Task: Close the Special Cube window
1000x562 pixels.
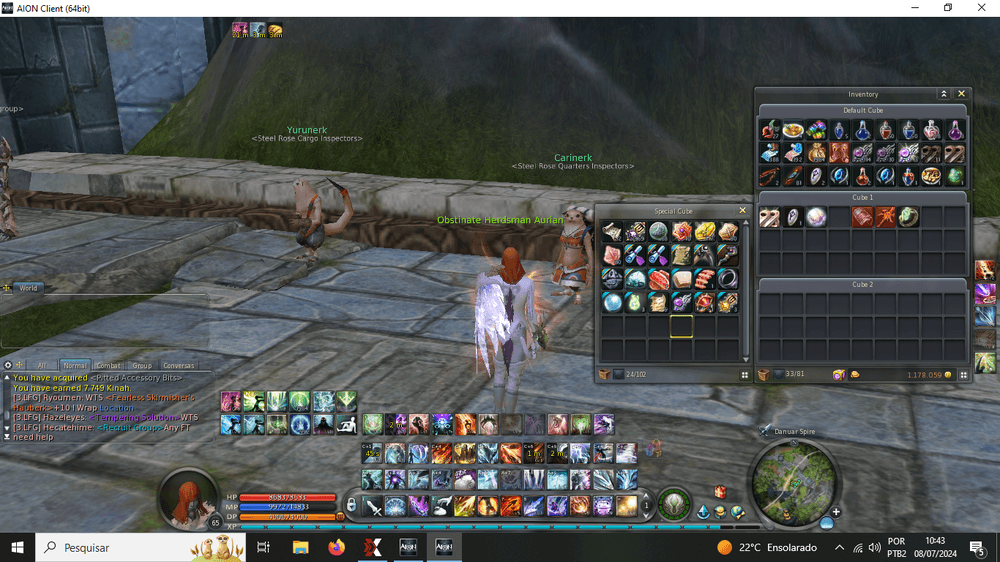Action: click(x=742, y=211)
